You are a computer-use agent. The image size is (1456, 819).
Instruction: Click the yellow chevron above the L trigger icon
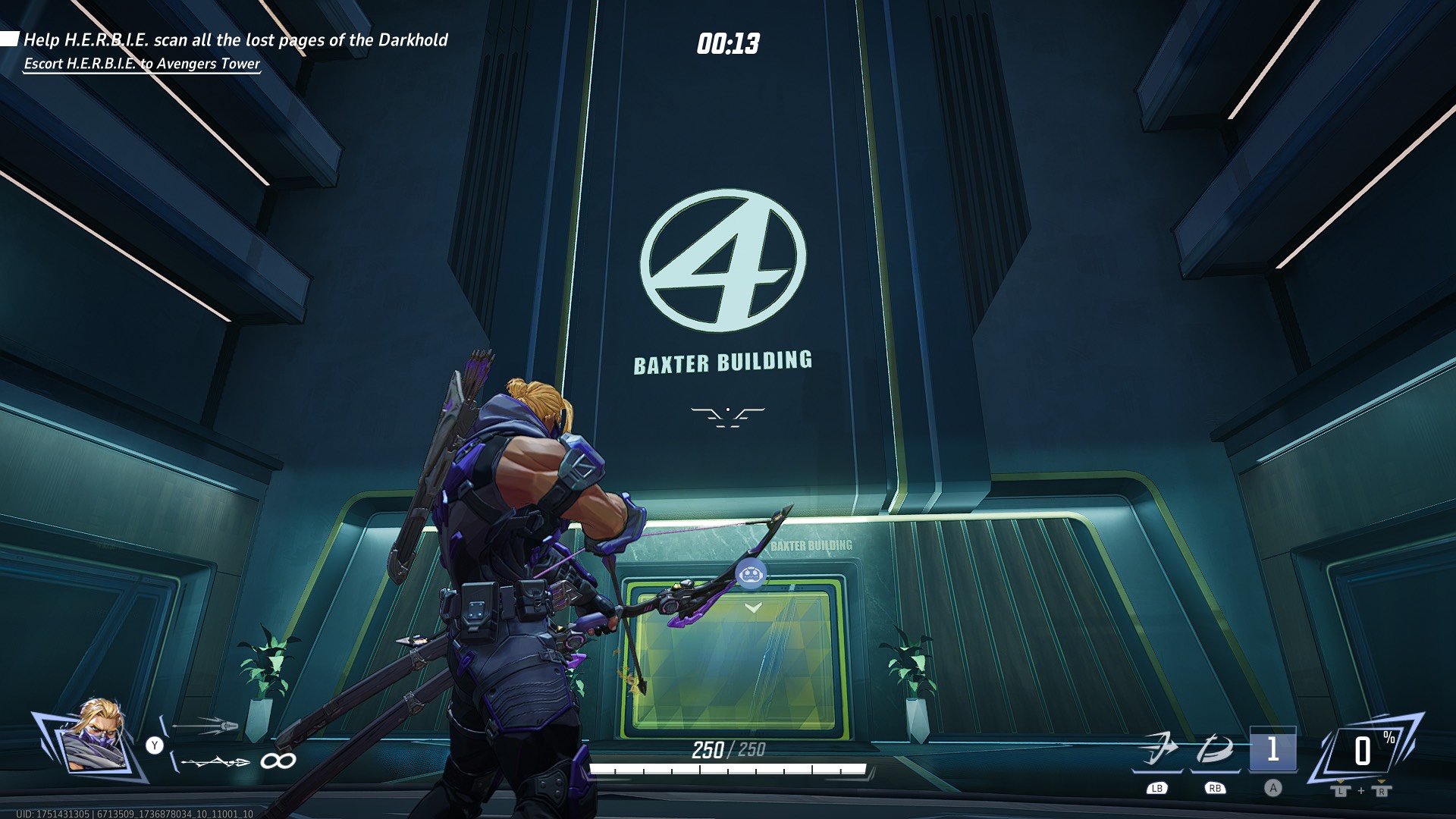click(1341, 782)
